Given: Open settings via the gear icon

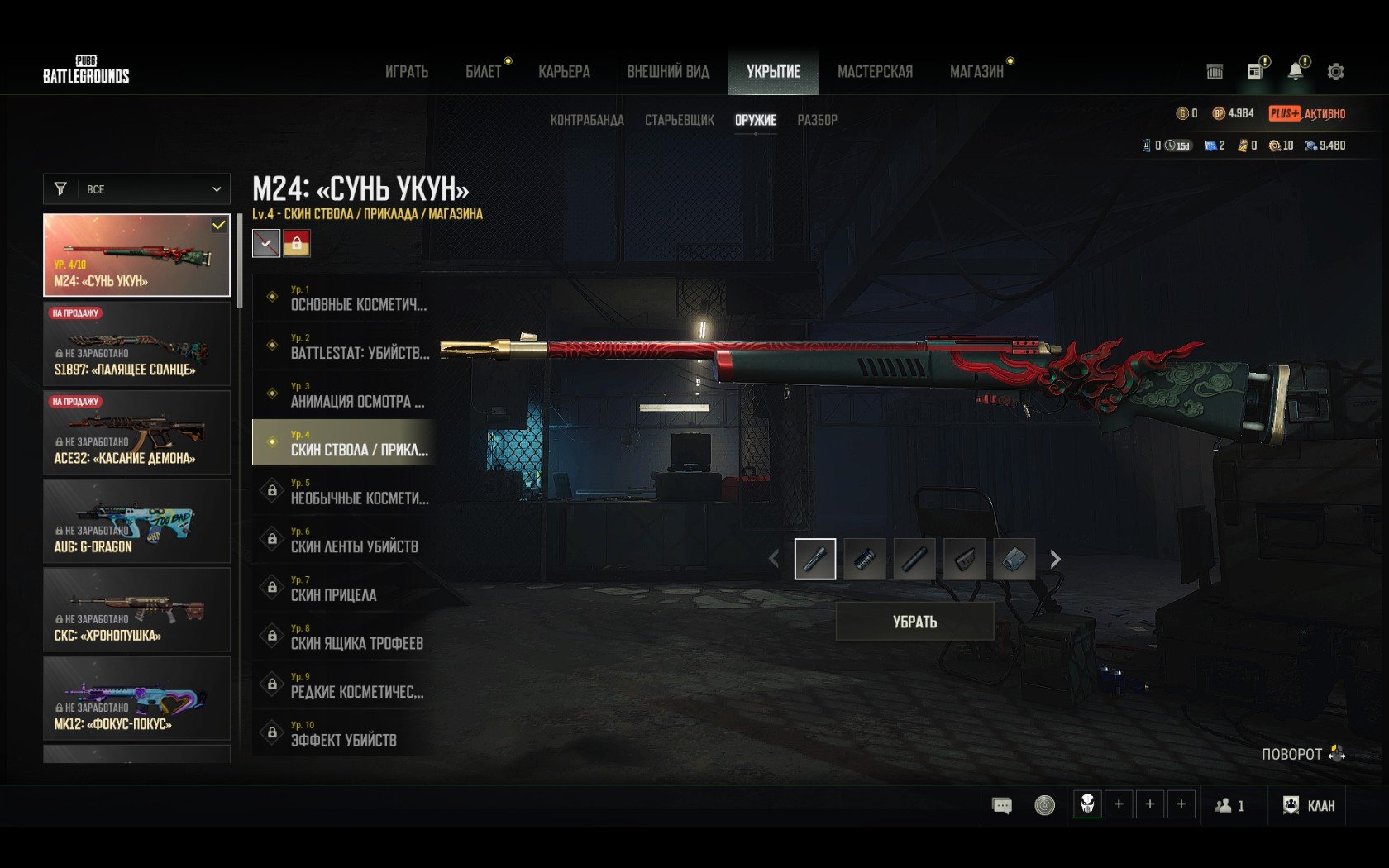Looking at the screenshot, I should pyautogui.click(x=1335, y=72).
